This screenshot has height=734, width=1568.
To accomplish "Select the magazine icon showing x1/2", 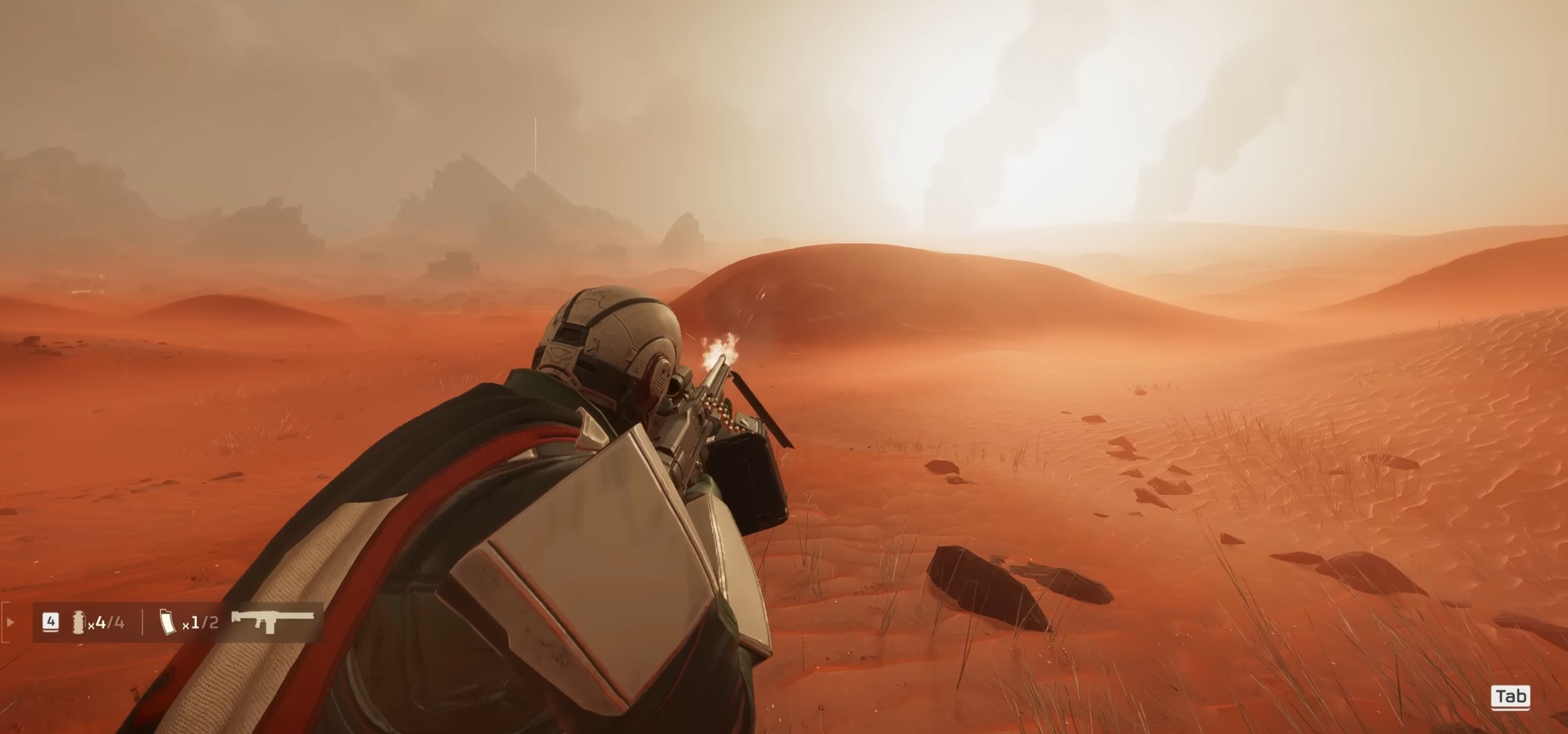I will coord(168,623).
